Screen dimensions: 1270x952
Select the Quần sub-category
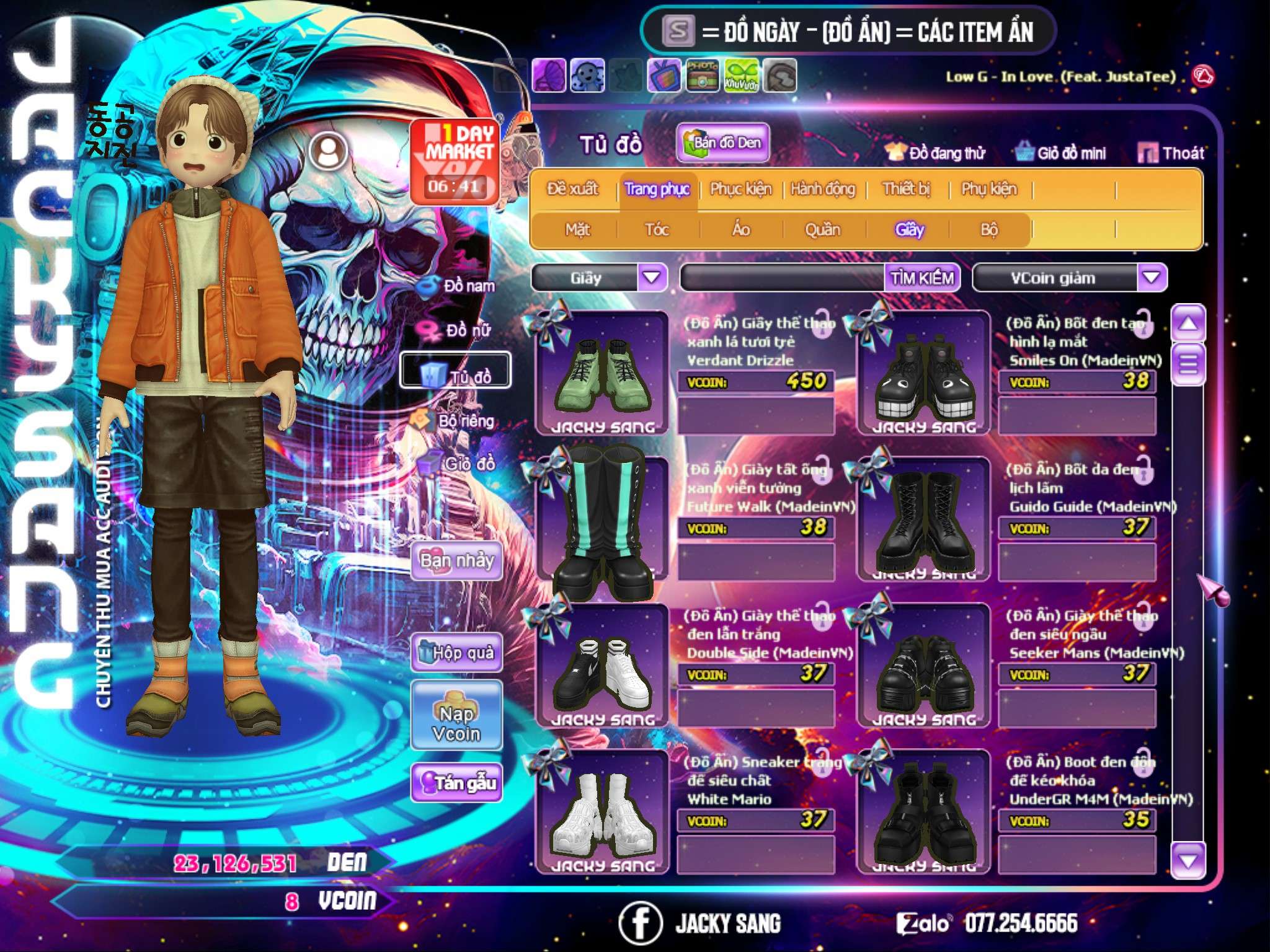[822, 230]
